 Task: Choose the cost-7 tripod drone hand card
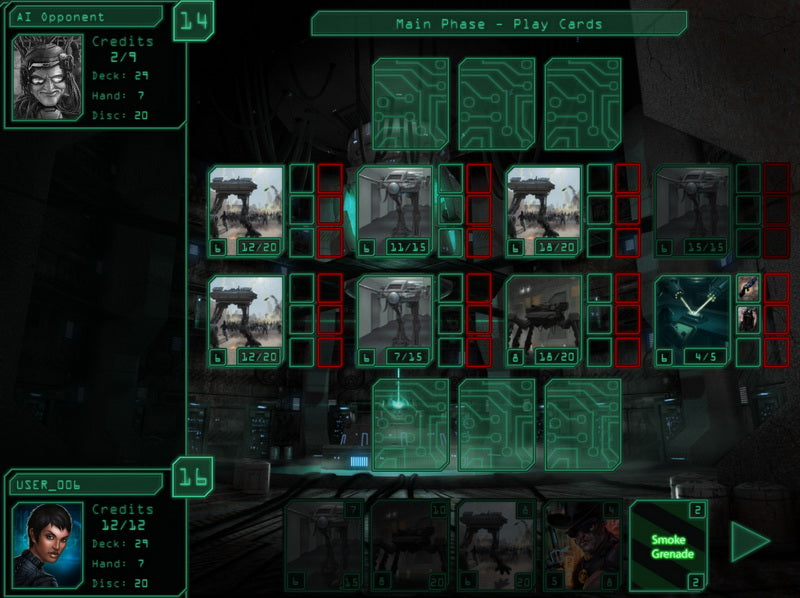point(323,546)
